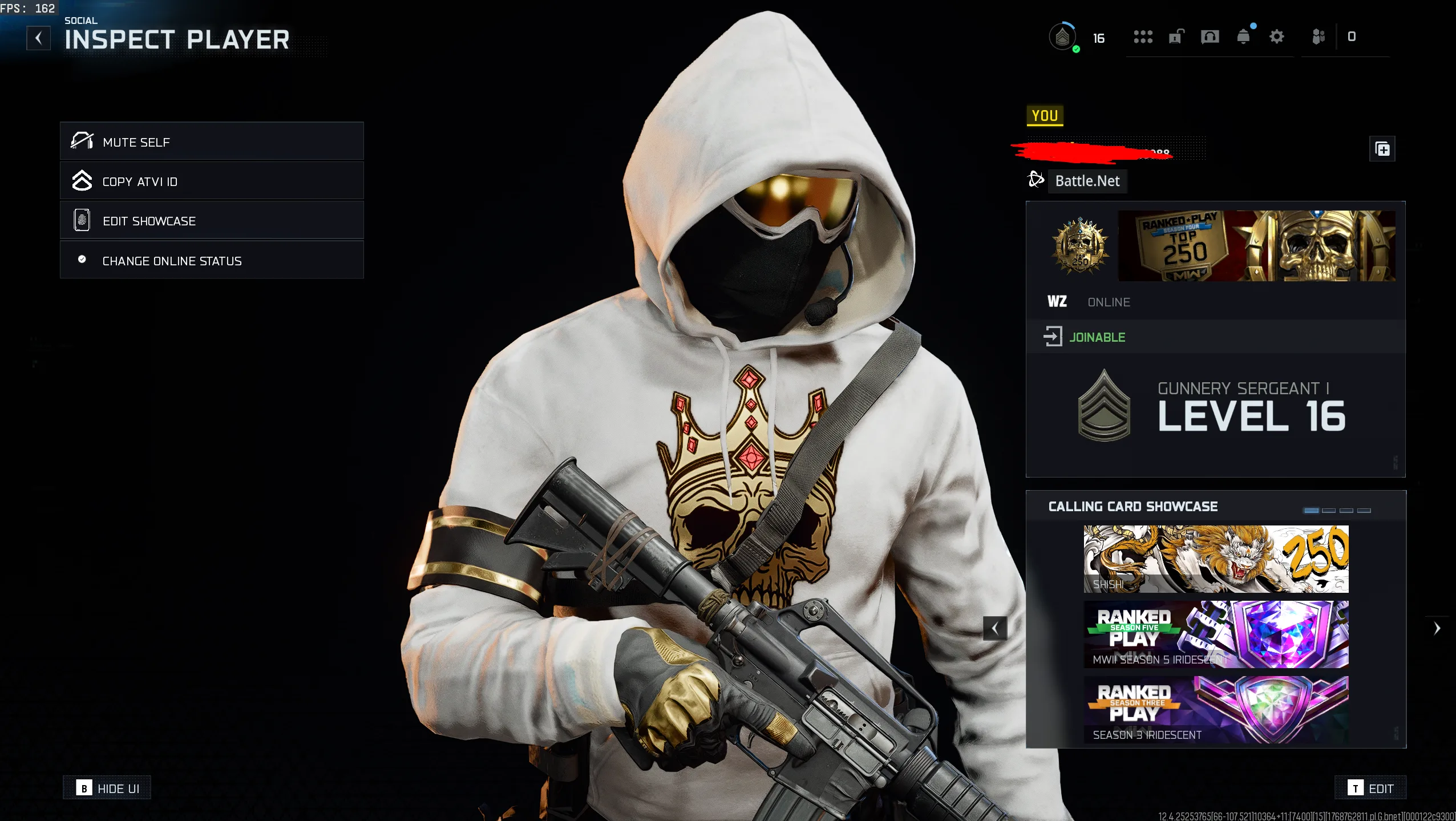
Task: Open Edit Showcase
Action: [x=212, y=220]
